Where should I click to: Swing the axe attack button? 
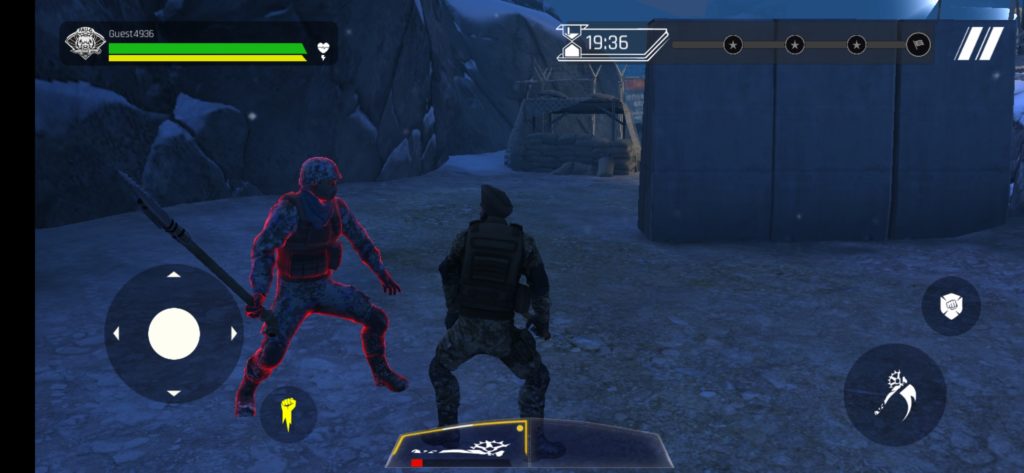894,394
